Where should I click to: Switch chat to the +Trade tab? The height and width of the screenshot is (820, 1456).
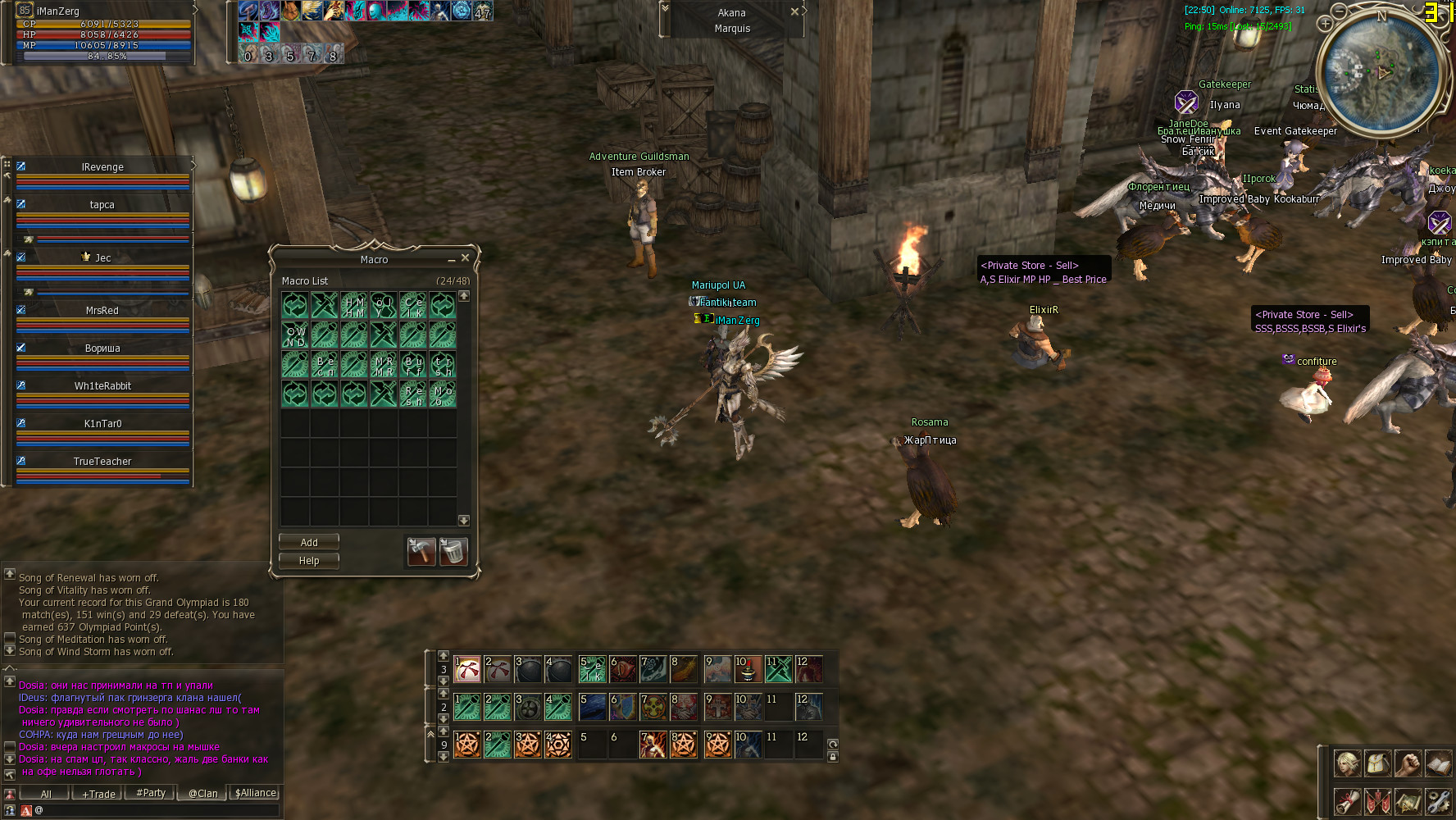click(x=98, y=794)
